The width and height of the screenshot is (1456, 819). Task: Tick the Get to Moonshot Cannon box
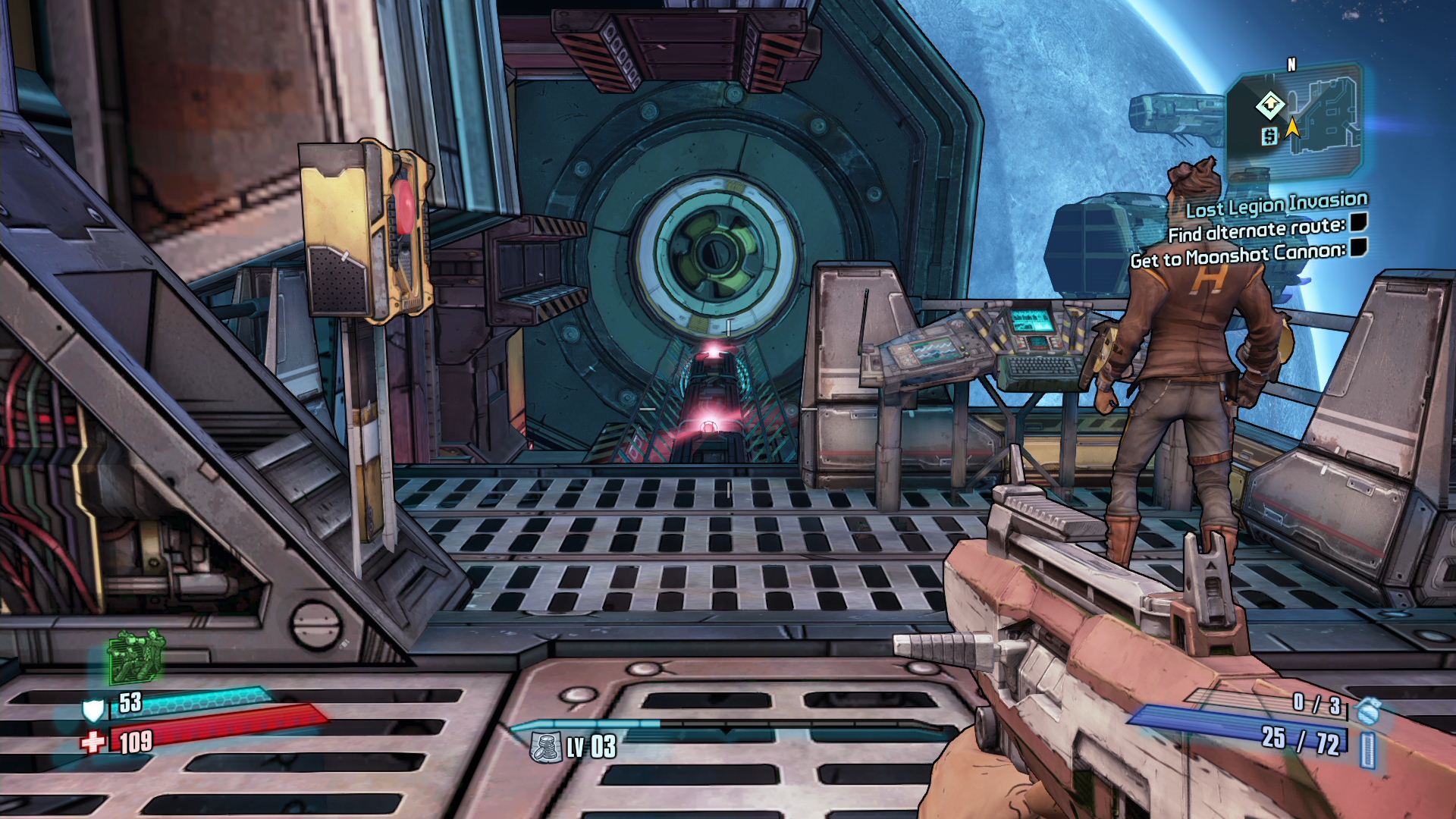click(1358, 247)
